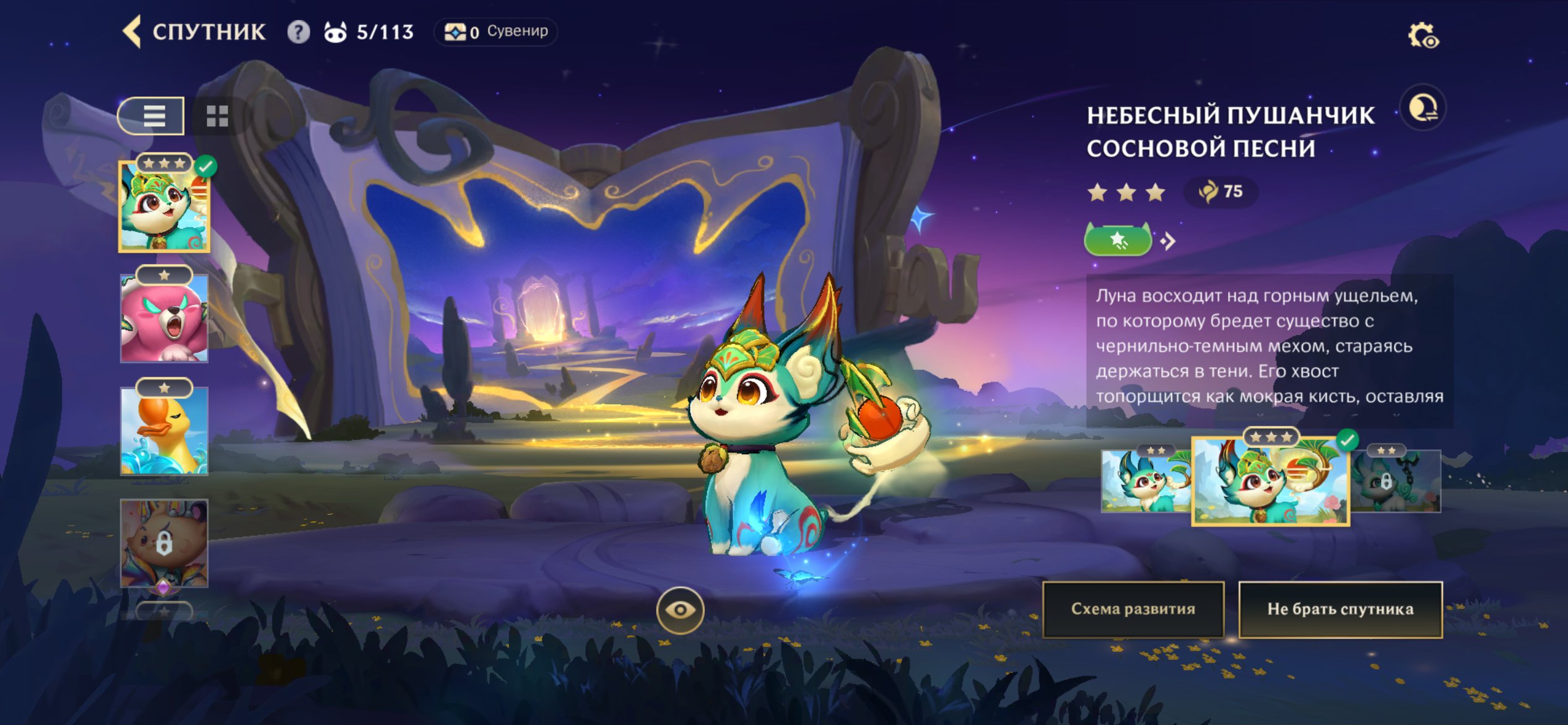Toggle the eye preview button
Viewport: 1568px width, 725px height.
click(680, 610)
